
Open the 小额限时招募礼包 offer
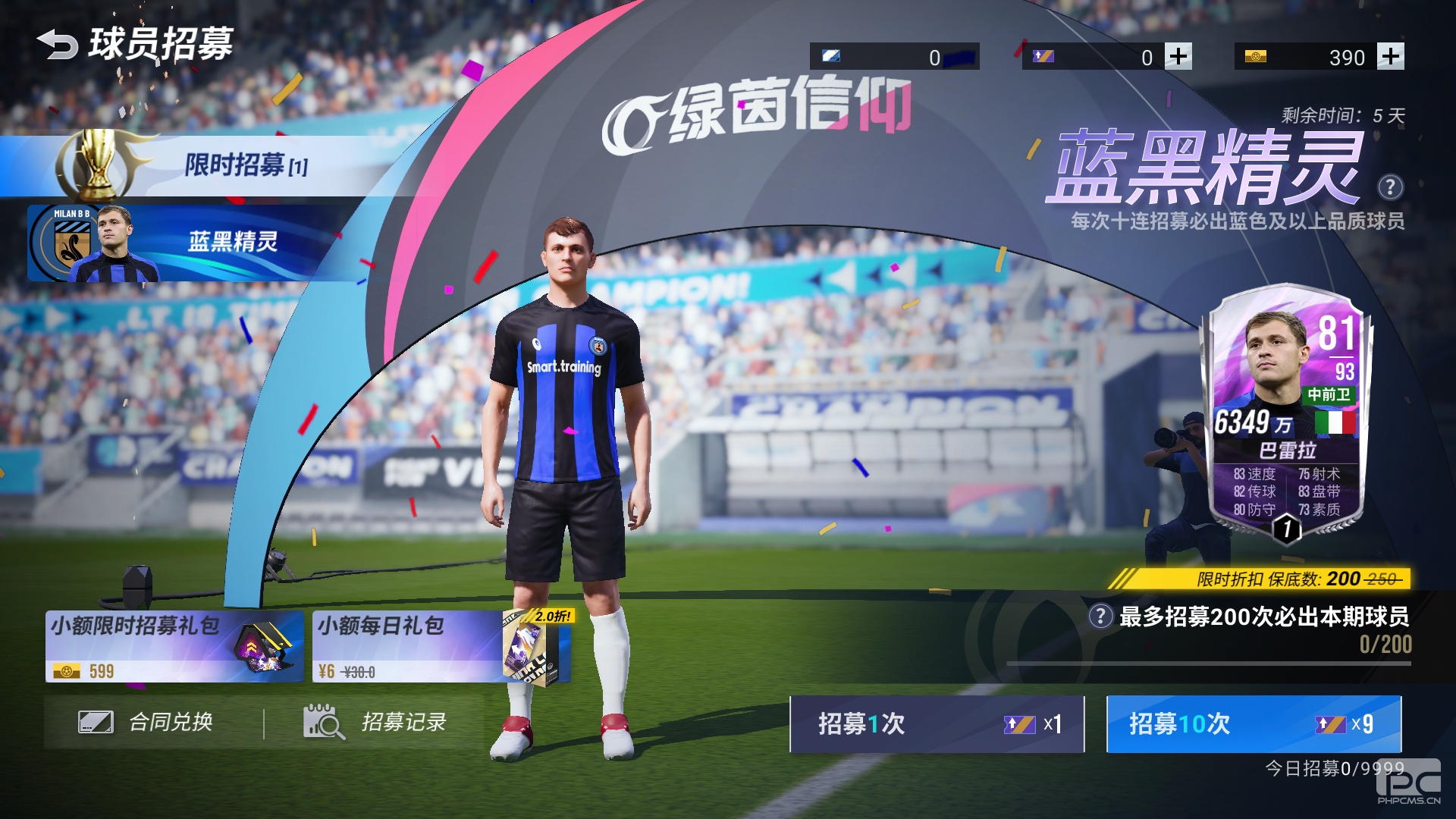(x=174, y=646)
